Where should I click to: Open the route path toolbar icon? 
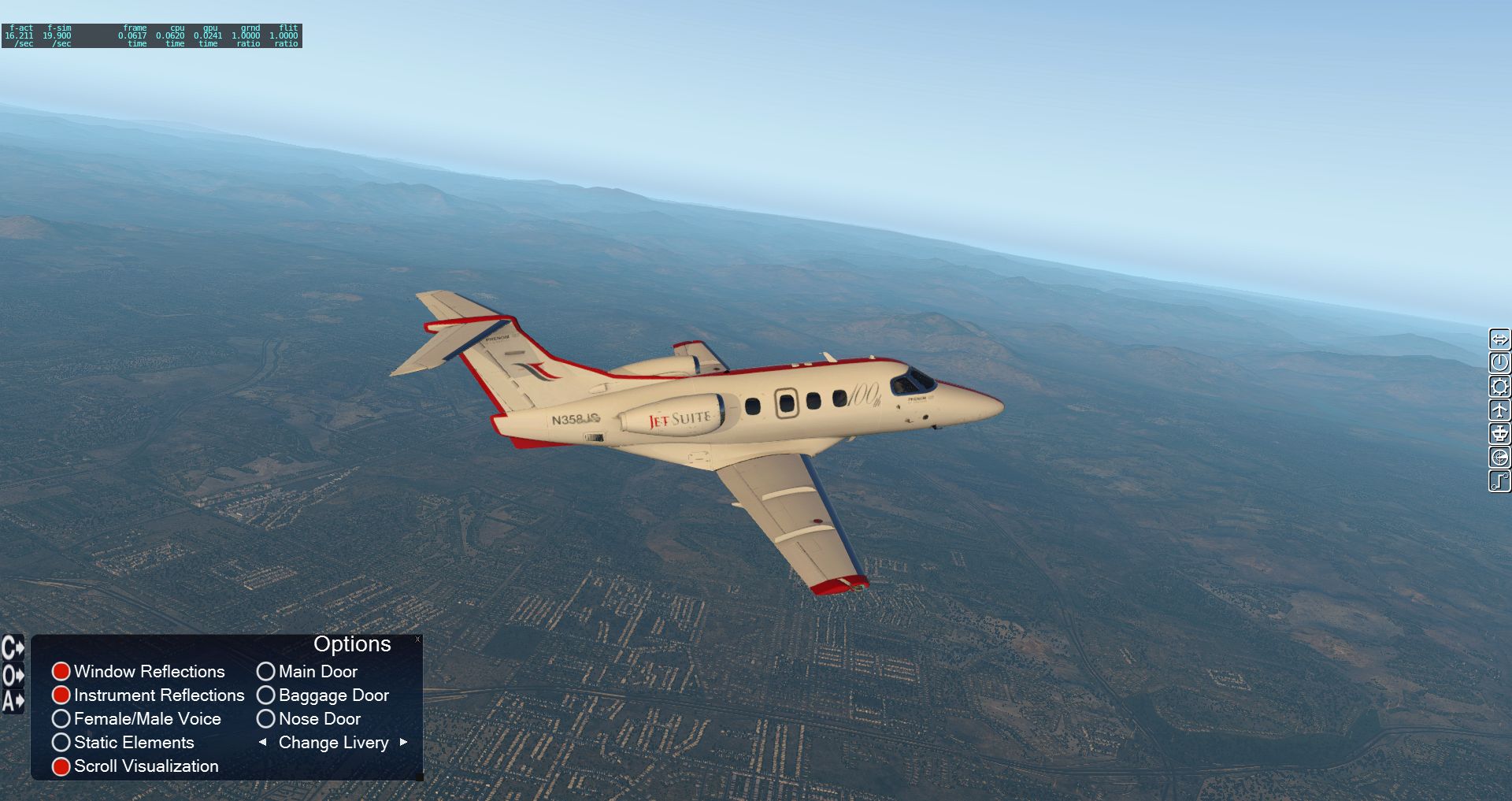click(x=1499, y=481)
